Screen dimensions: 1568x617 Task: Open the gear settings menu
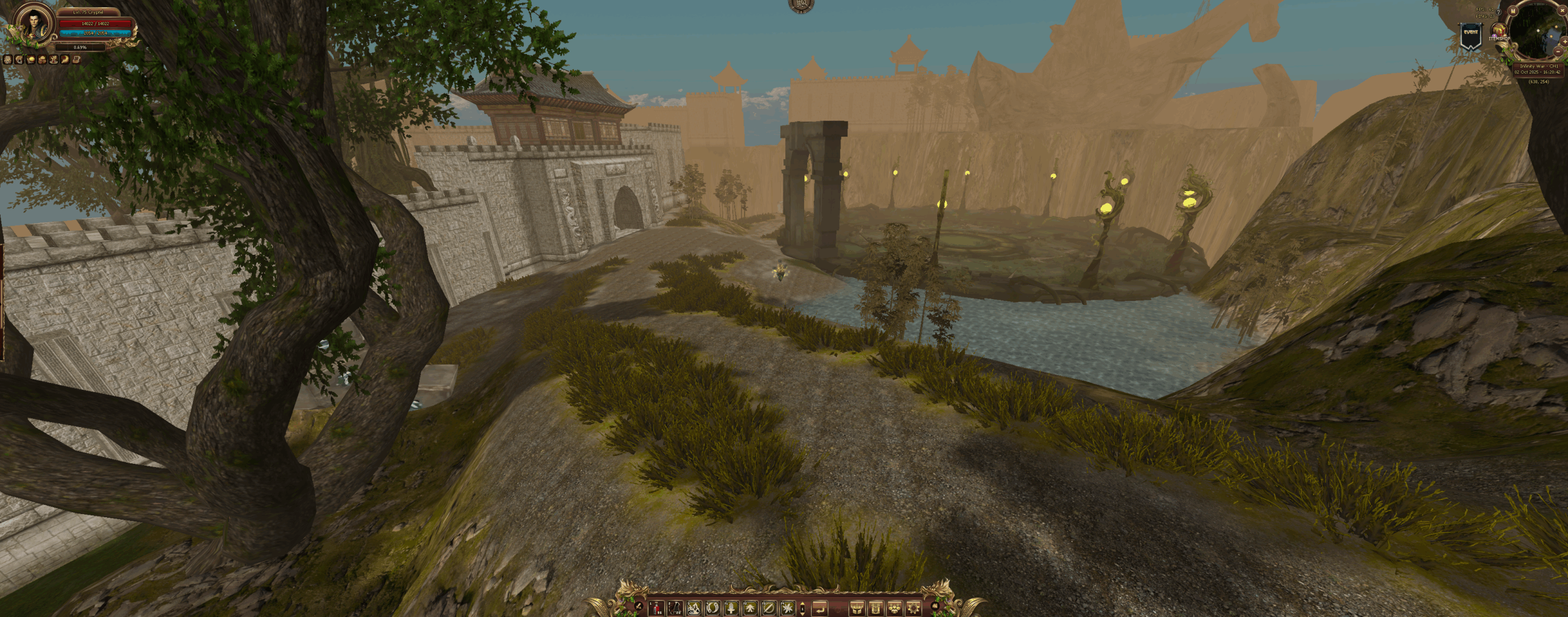click(913, 608)
